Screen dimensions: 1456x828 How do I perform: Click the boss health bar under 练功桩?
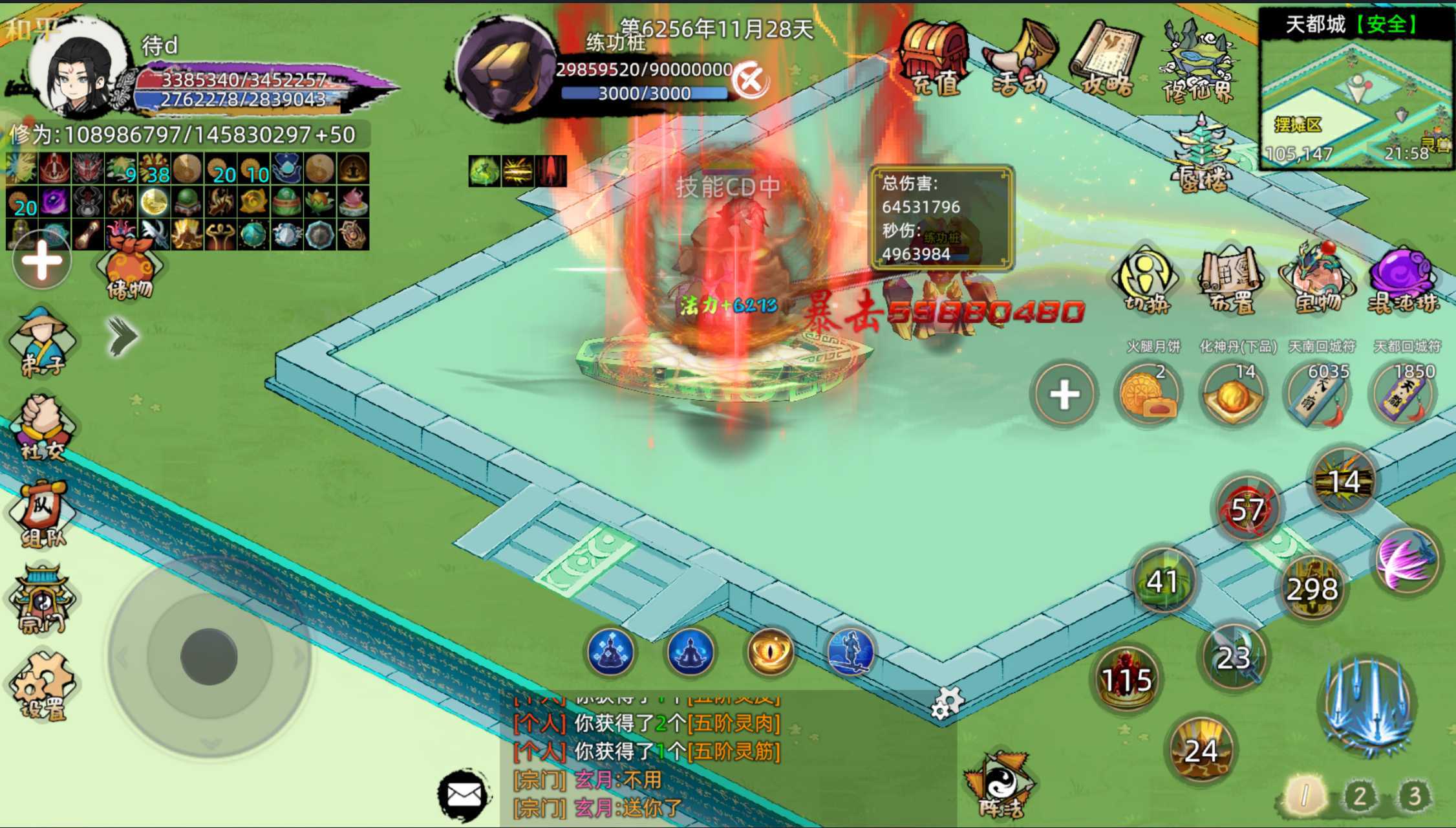pos(640,71)
